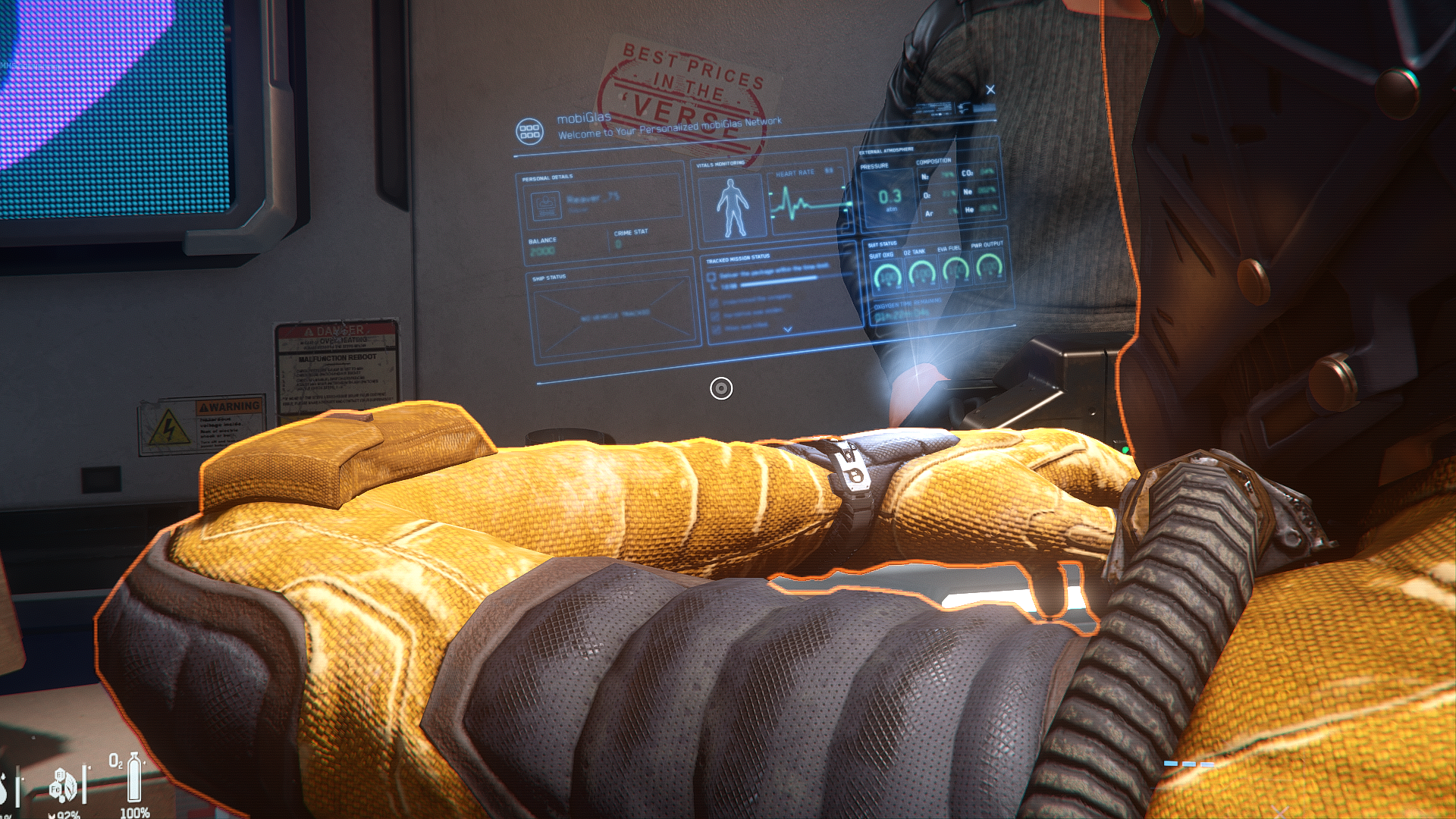
Task: Open the mobiGlas apps grid icon
Action: coord(529,131)
